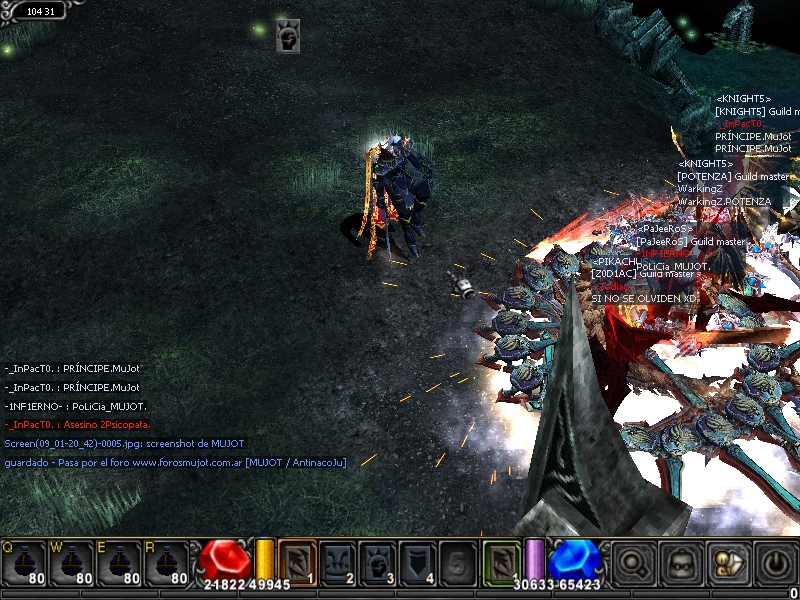Use the potion in the W slot
800x600 pixels.
72,565
